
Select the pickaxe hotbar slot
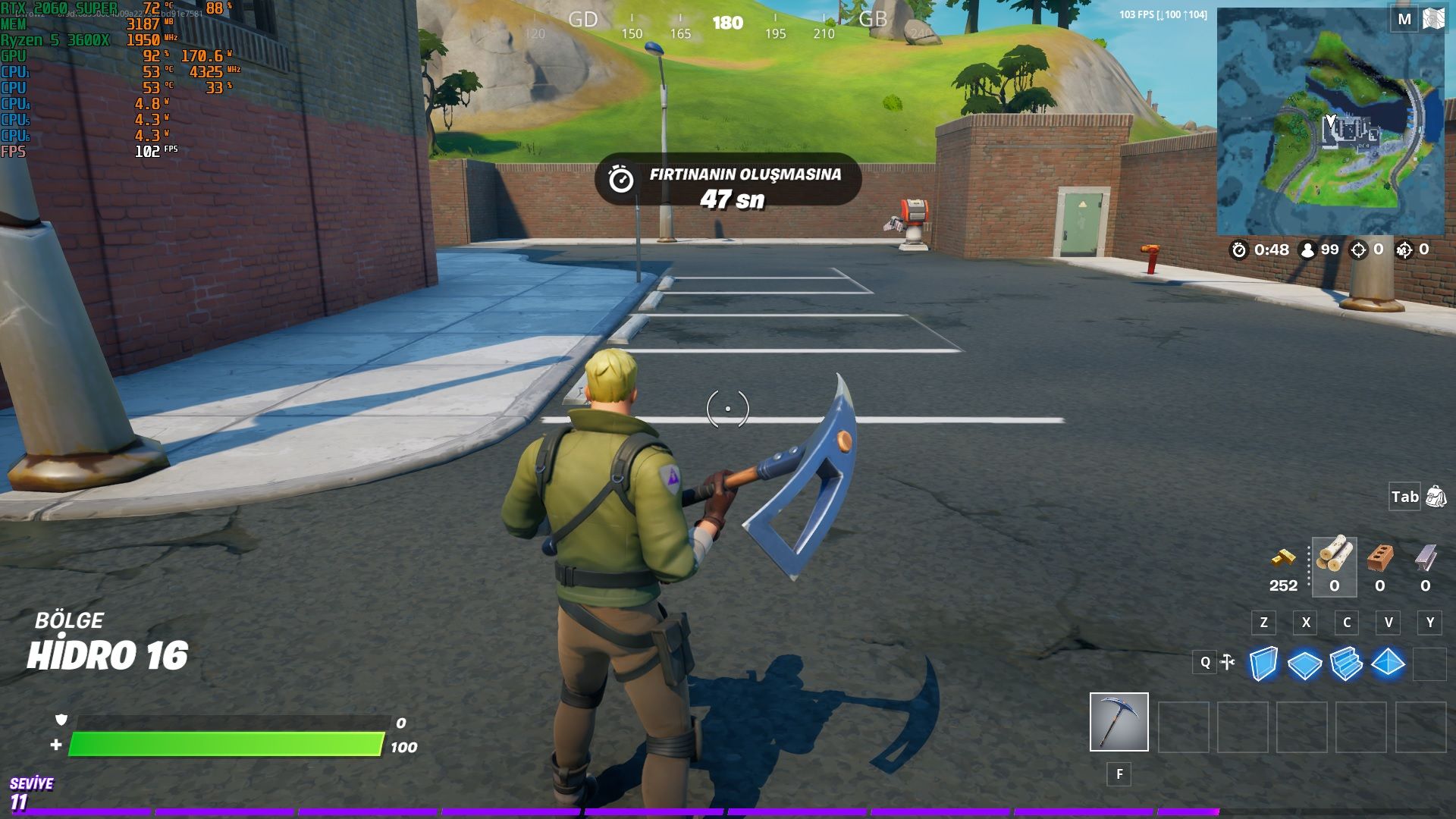point(1119,721)
